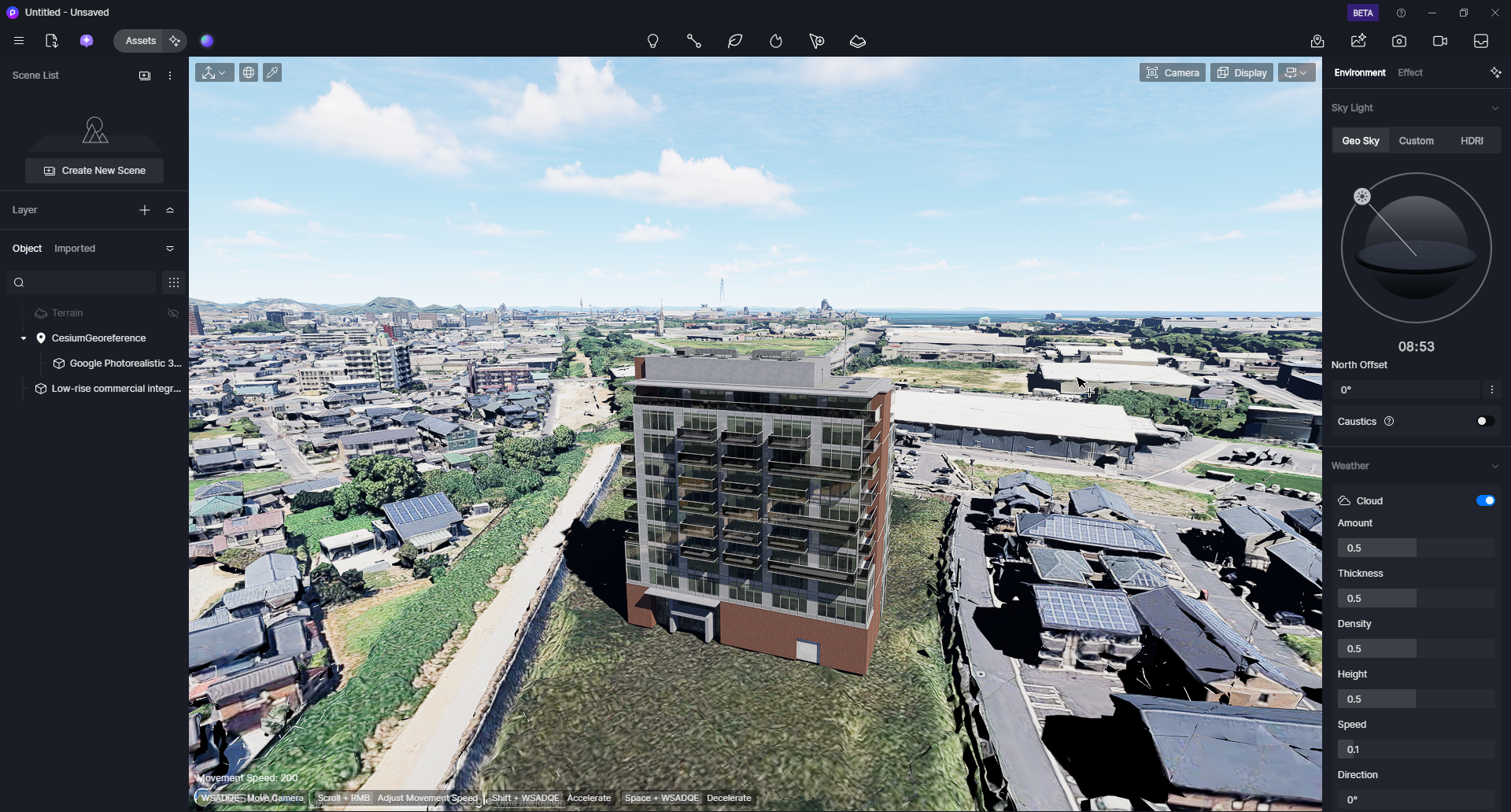Enable the Caustics toggle
Screen dimensions: 1511x812
point(1485,422)
